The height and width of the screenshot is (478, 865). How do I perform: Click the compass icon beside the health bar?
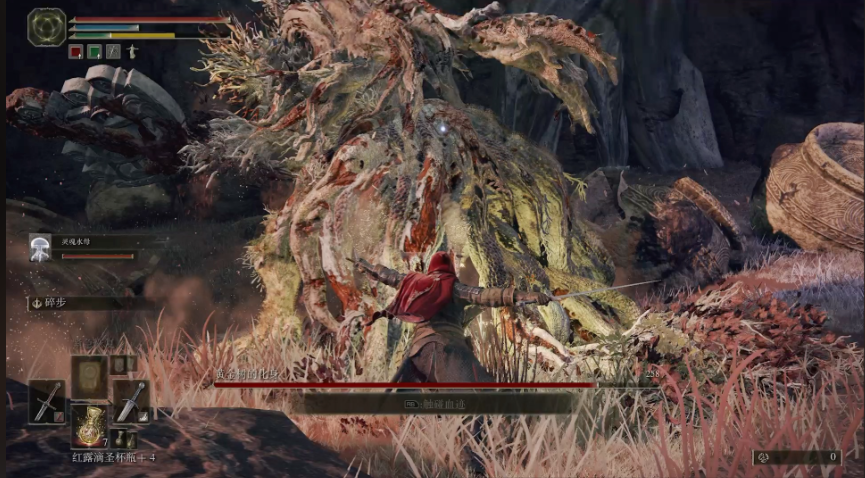[x=46, y=26]
